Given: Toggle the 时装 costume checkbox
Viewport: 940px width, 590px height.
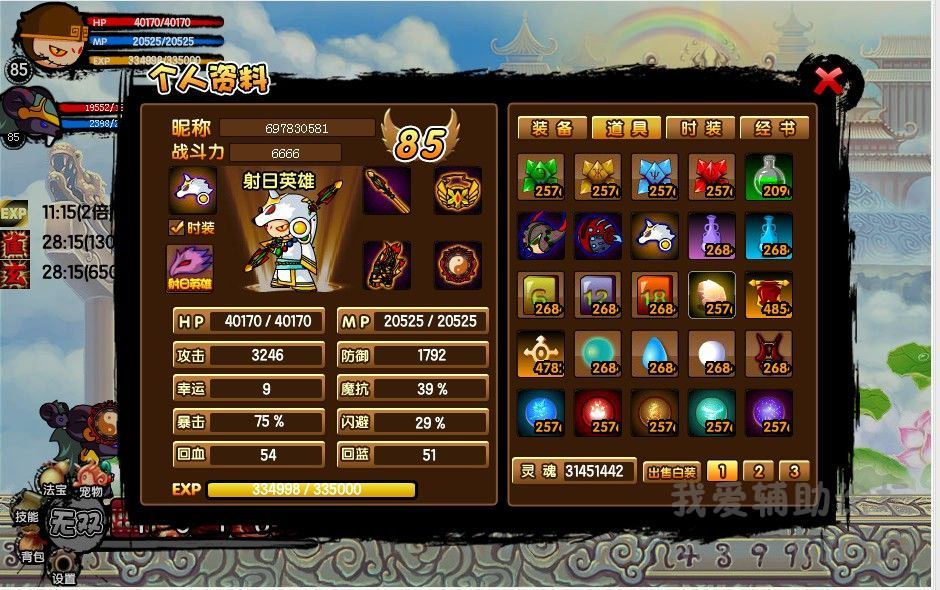Looking at the screenshot, I should coord(177,227).
